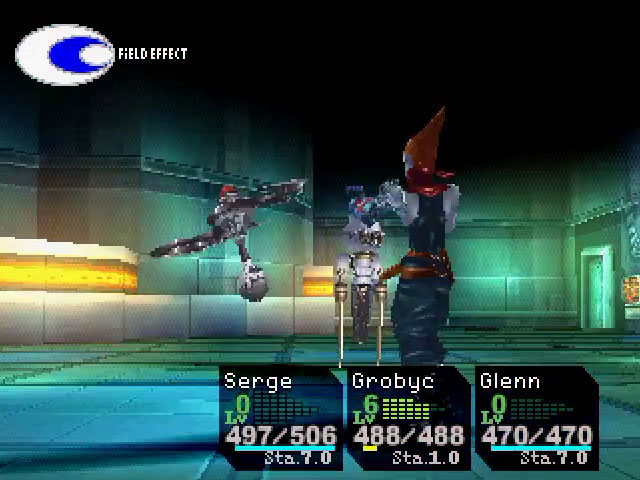Choose Grobyc's party status panel
This screenshot has width=640, height=480.
tap(407, 418)
